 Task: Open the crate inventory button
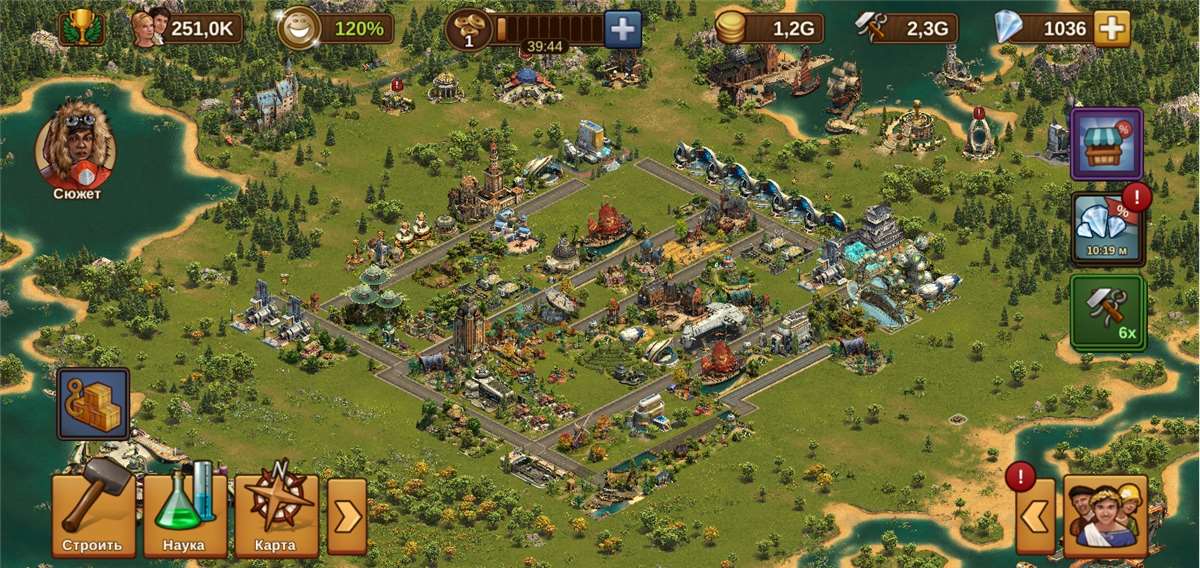coord(93,404)
